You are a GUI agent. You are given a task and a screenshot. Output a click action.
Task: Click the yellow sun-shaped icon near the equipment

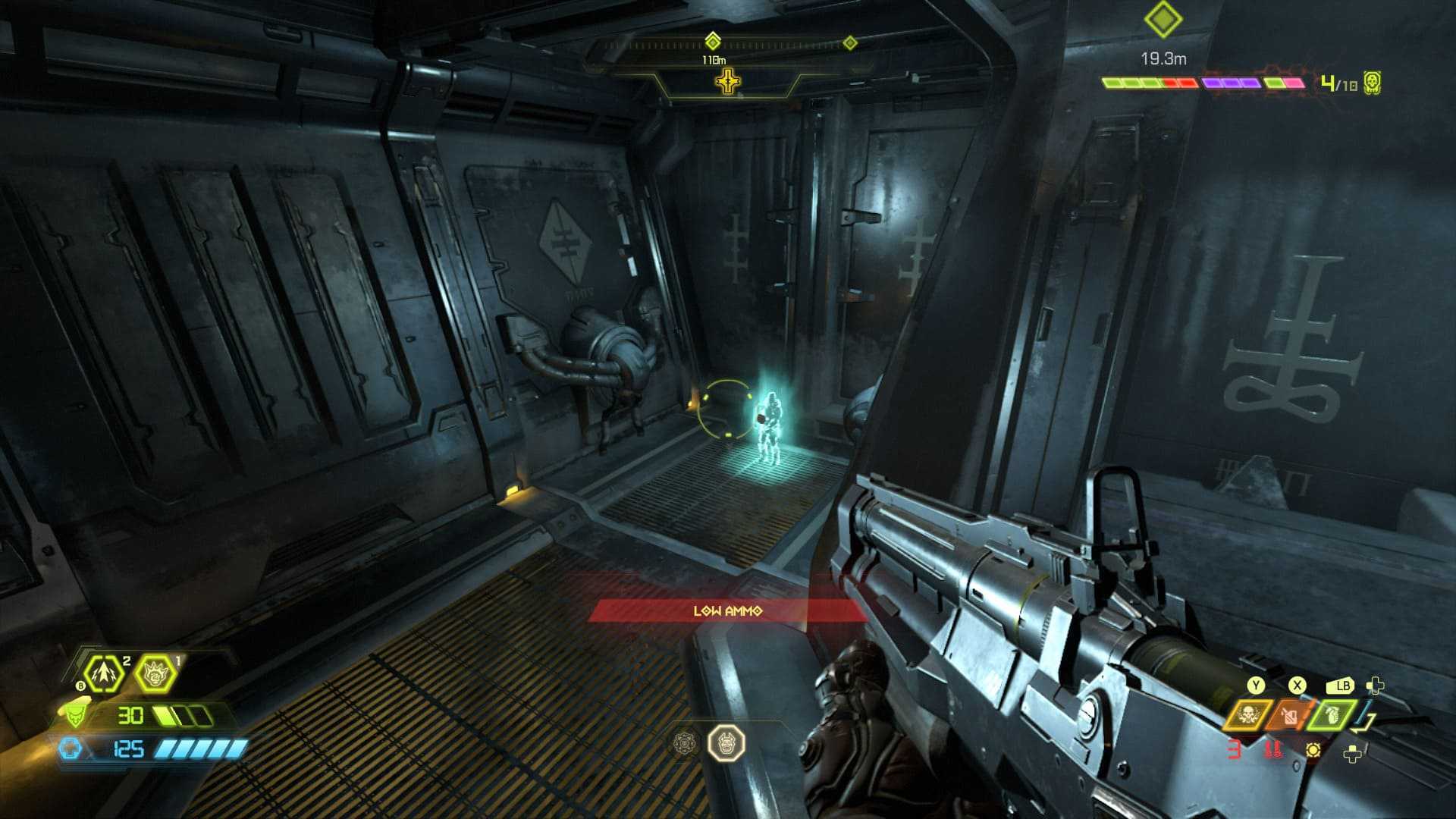[x=1313, y=750]
